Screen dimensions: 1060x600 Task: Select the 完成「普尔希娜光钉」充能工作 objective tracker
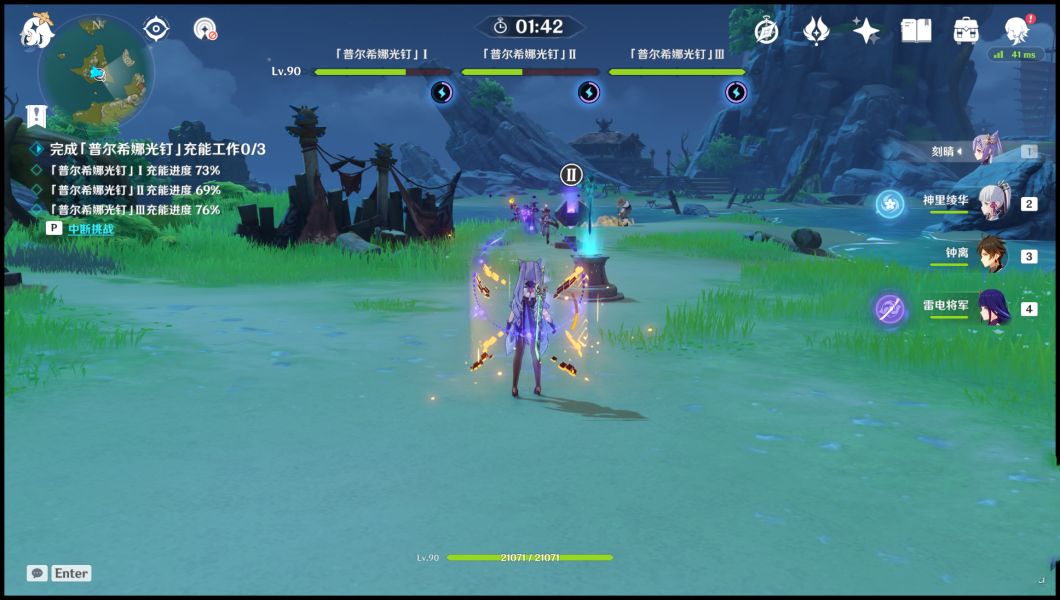pos(157,149)
